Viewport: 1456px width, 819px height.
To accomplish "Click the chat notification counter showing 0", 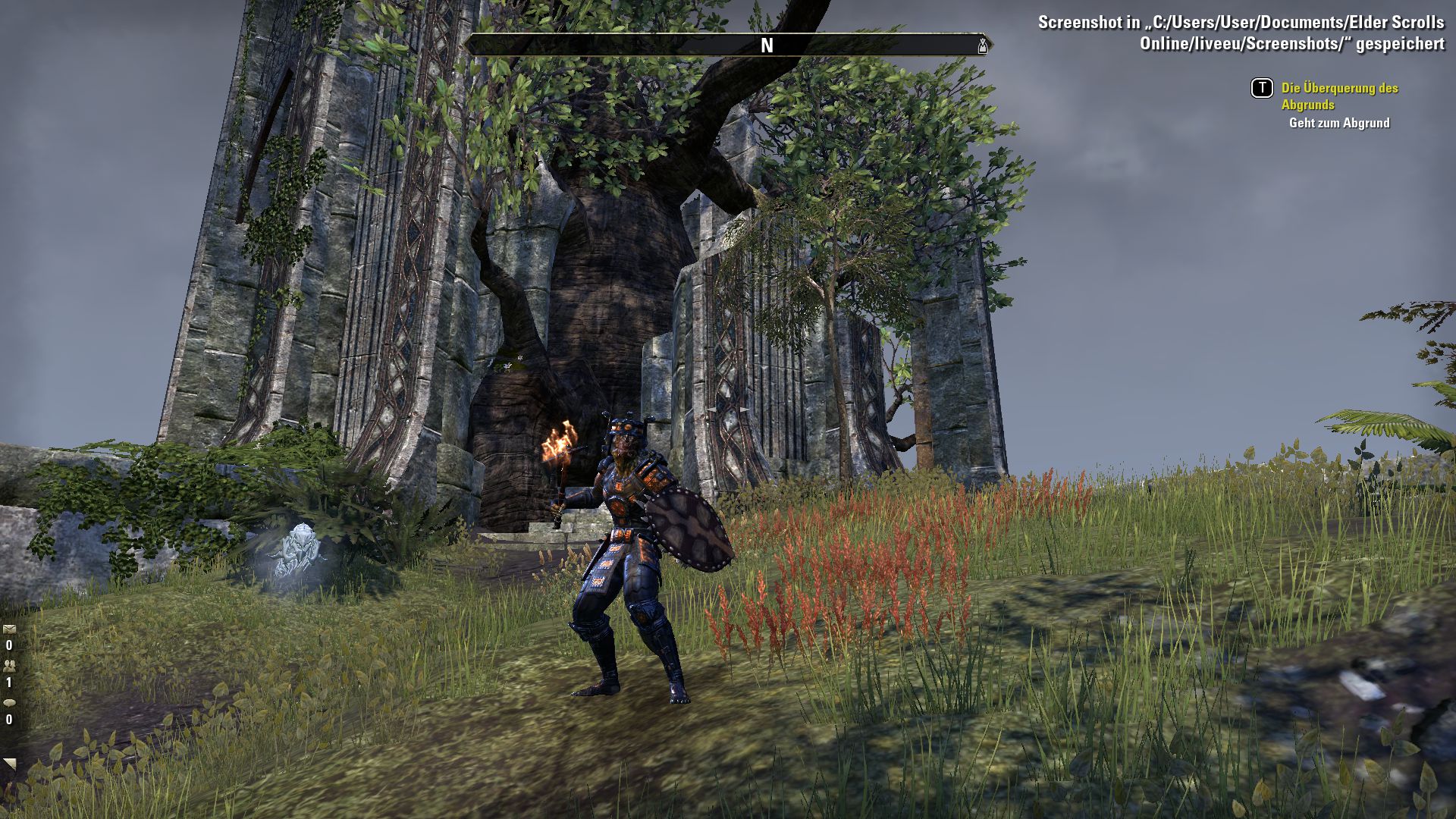I will (9, 718).
